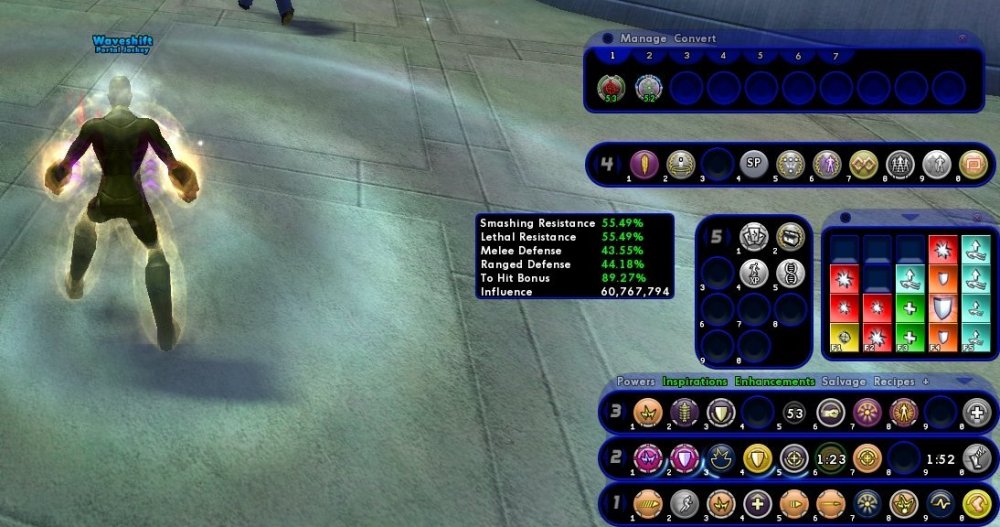Activate the grey XP runner power
1000x527 pixels.
pyautogui.click(x=753, y=272)
